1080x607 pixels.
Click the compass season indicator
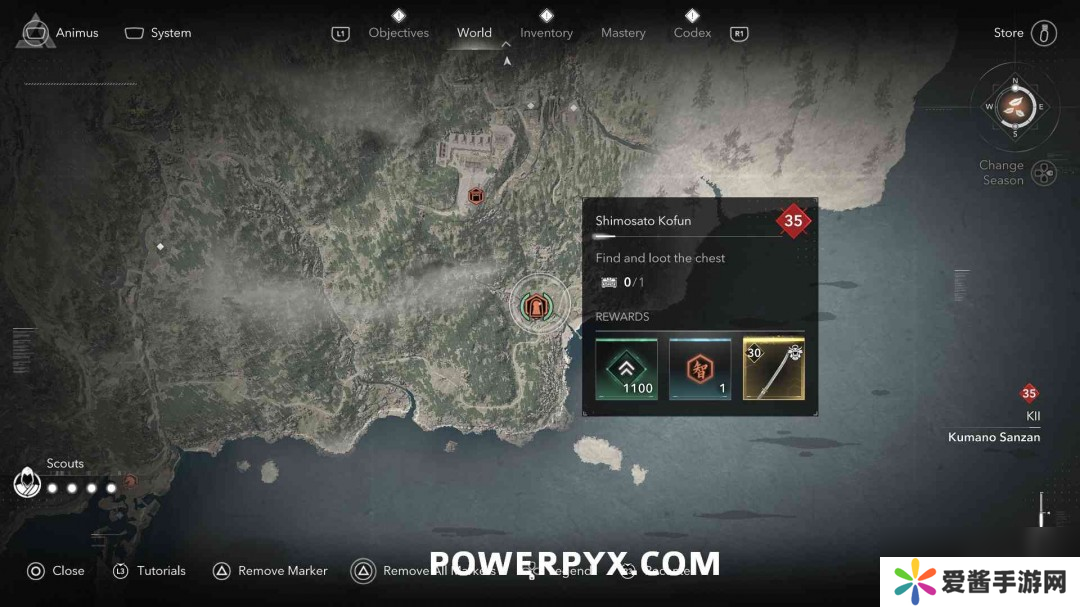point(1015,106)
